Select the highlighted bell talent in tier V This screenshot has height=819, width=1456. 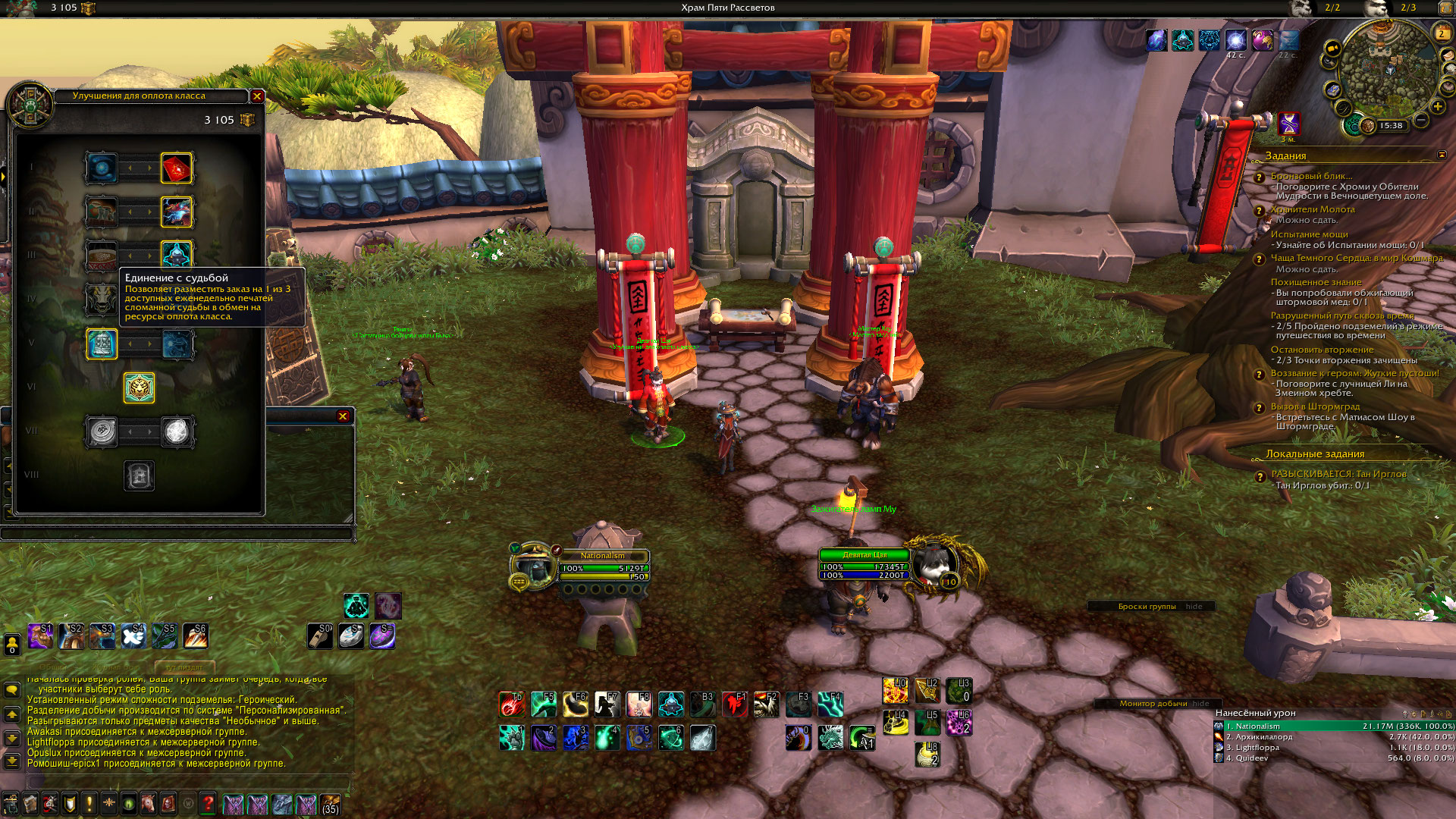pyautogui.click(x=102, y=344)
